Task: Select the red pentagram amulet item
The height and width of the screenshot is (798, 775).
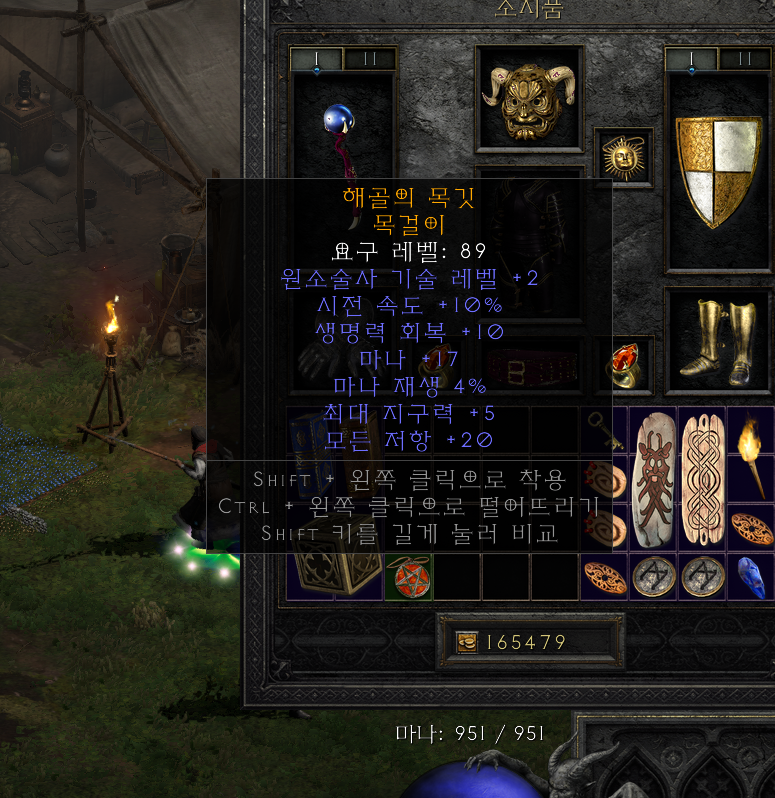Action: pyautogui.click(x=408, y=577)
